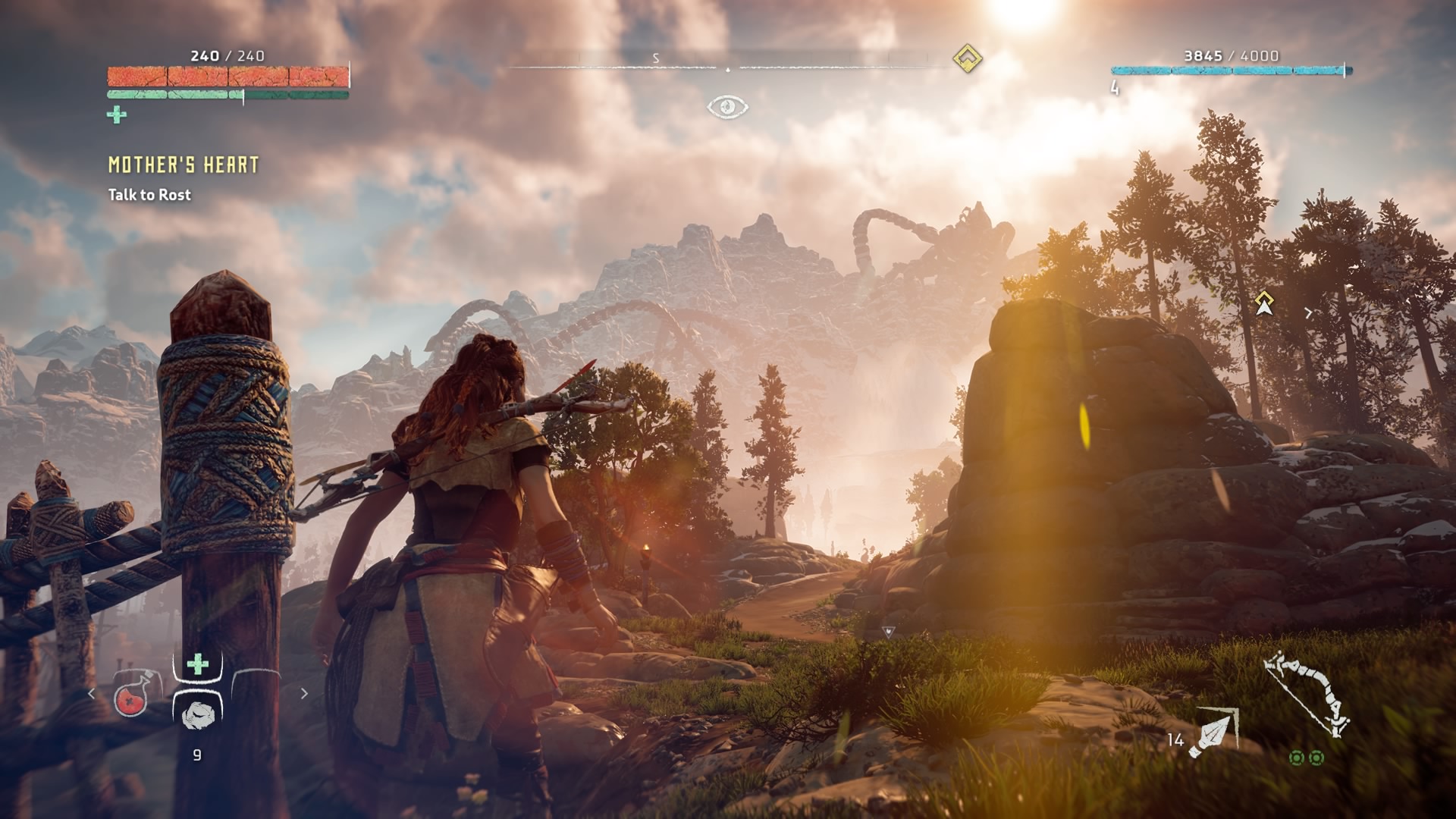
Task: Cycle tools with the left arrow
Action: tap(92, 693)
